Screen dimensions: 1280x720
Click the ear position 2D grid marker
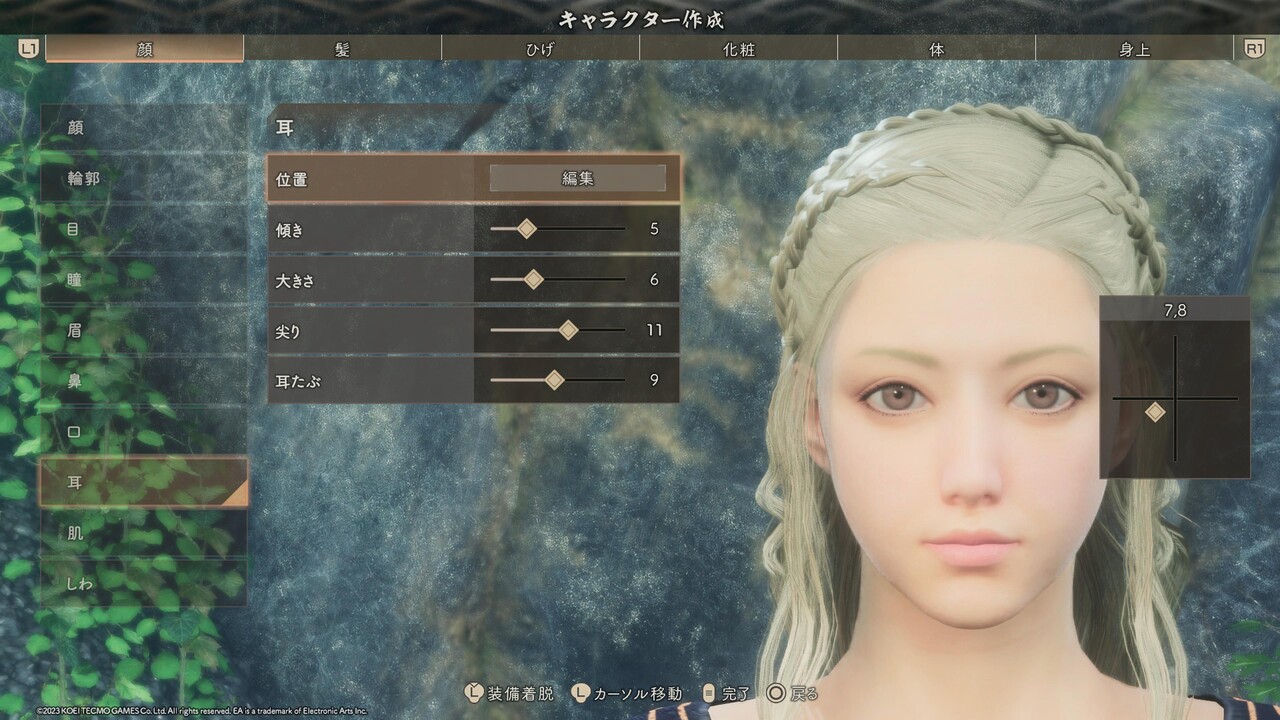(x=1155, y=412)
